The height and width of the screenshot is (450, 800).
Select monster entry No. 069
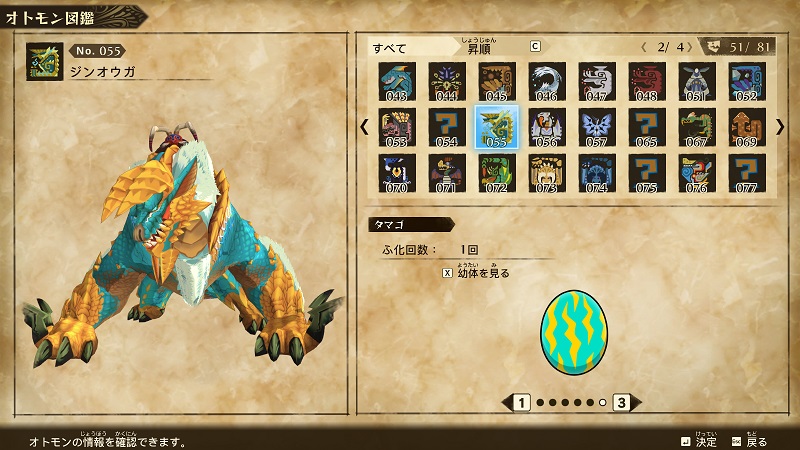[x=747, y=127]
